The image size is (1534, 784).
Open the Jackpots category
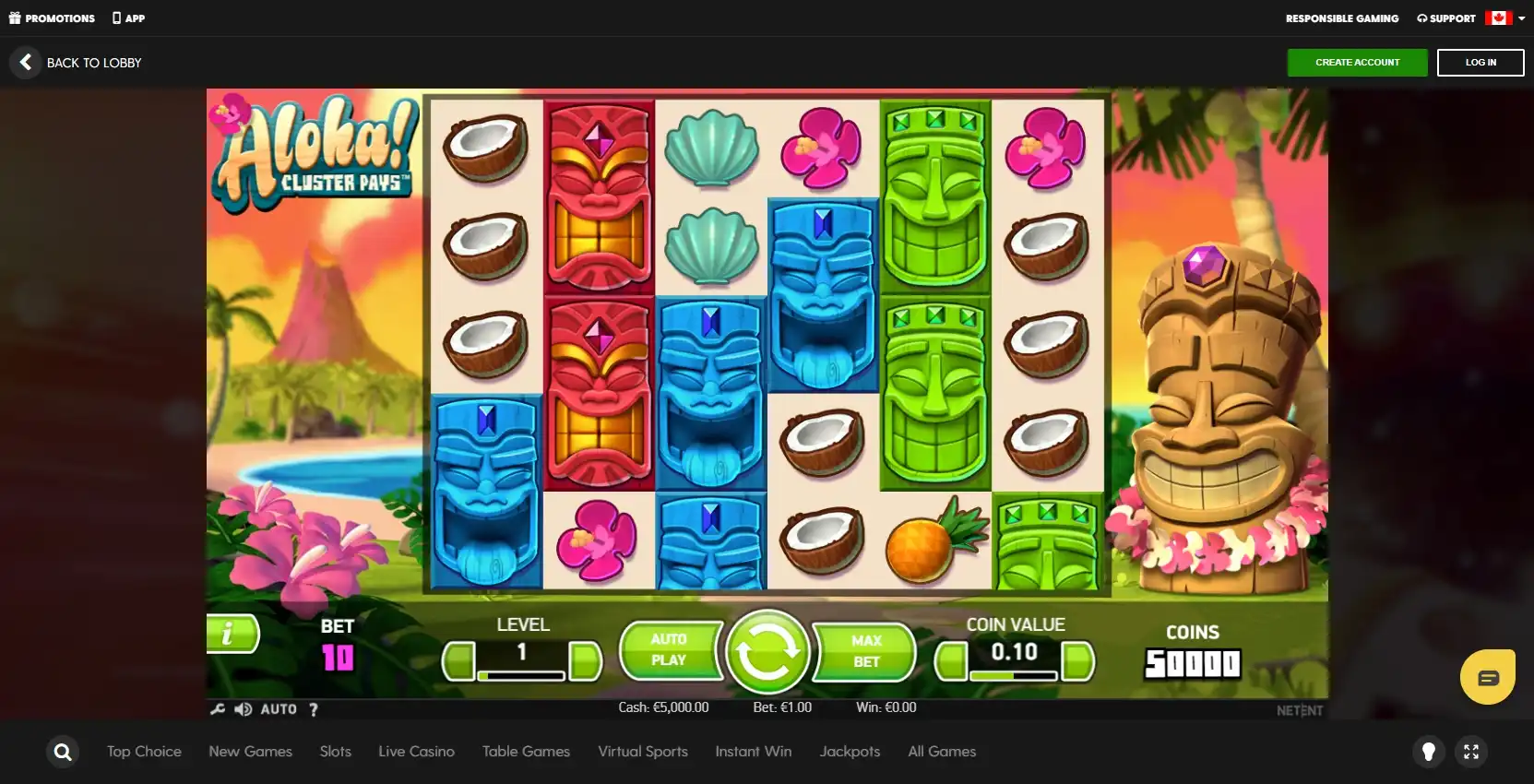[850, 752]
